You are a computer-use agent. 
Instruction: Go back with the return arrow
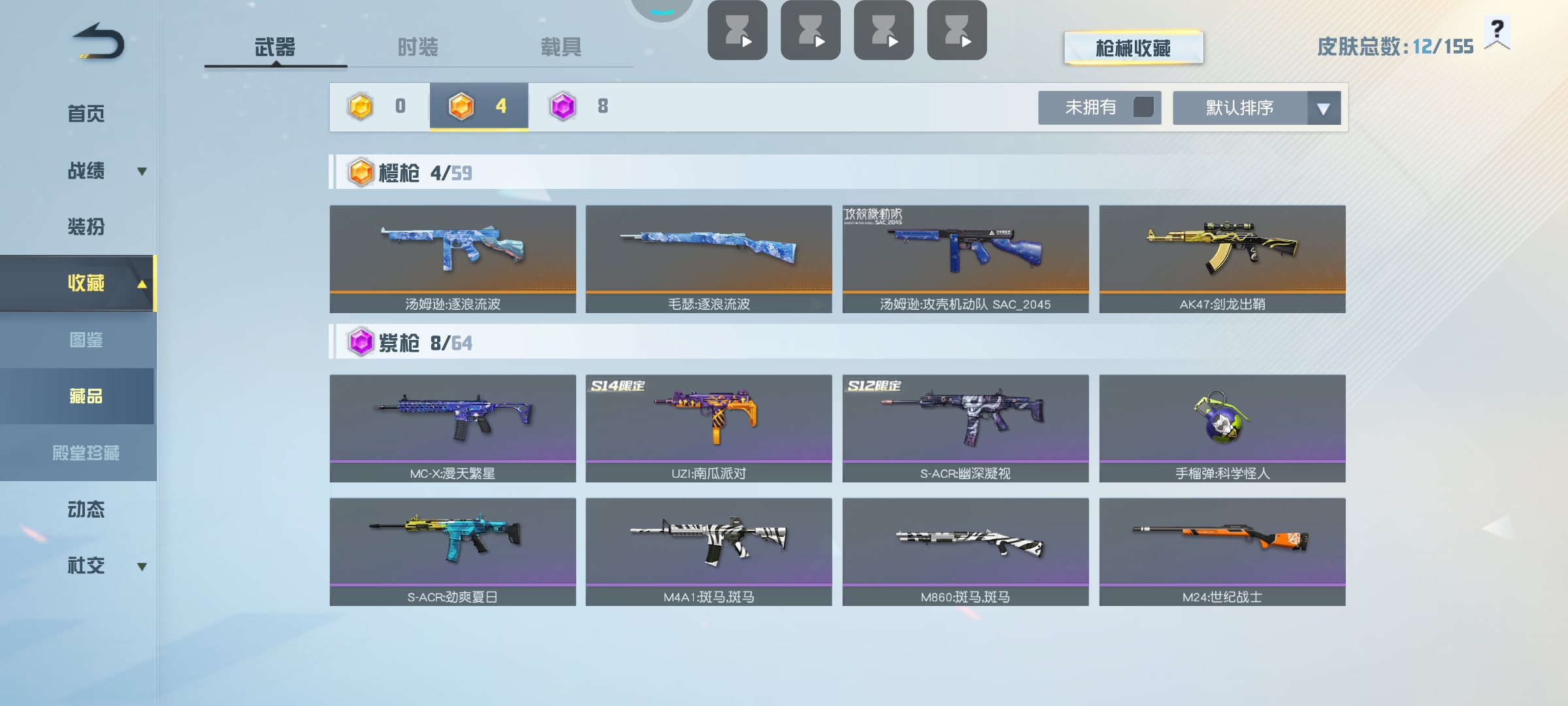coord(98,42)
